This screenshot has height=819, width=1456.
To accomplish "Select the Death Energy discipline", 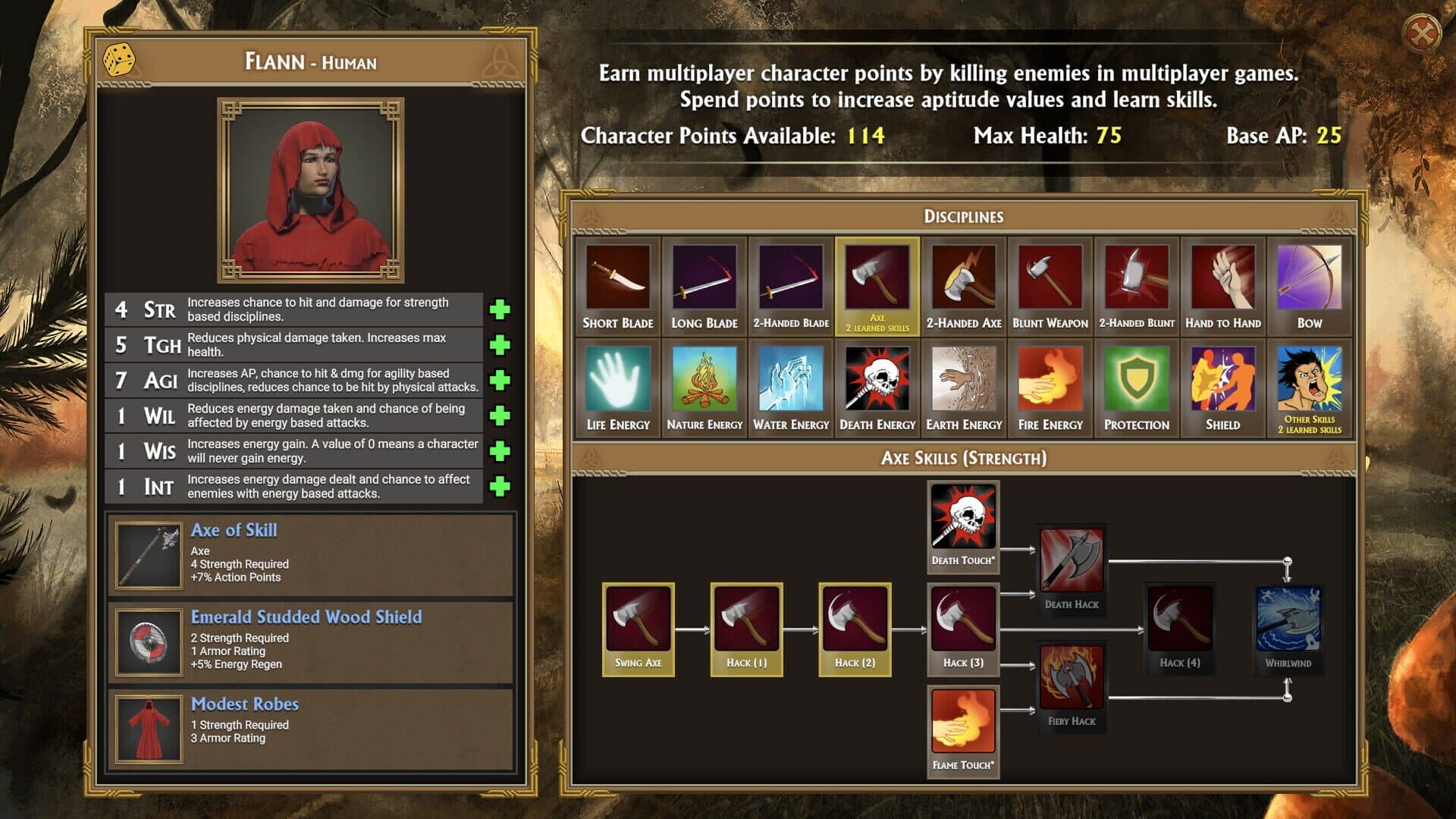I will point(877,387).
